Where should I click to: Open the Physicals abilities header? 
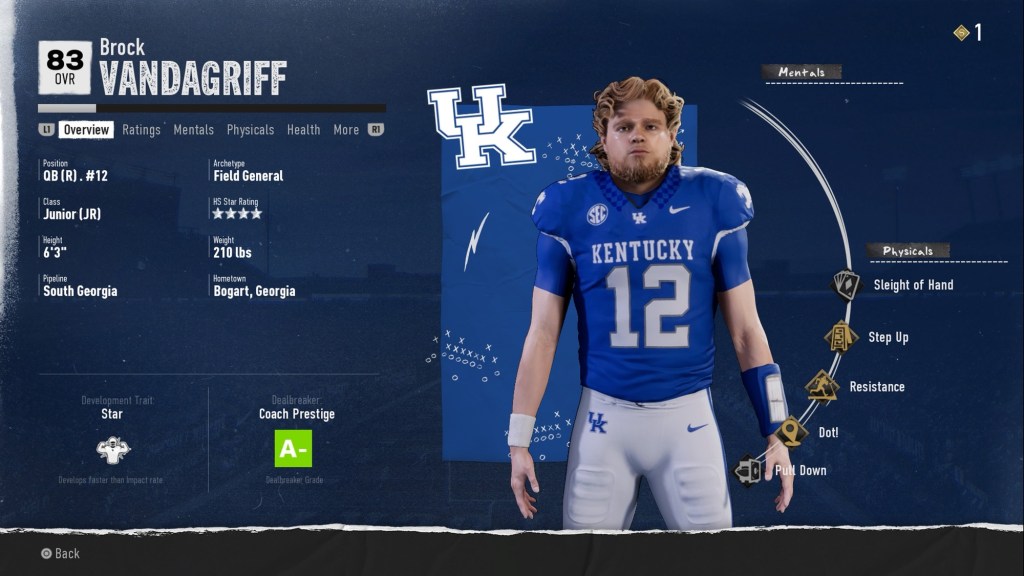point(908,251)
